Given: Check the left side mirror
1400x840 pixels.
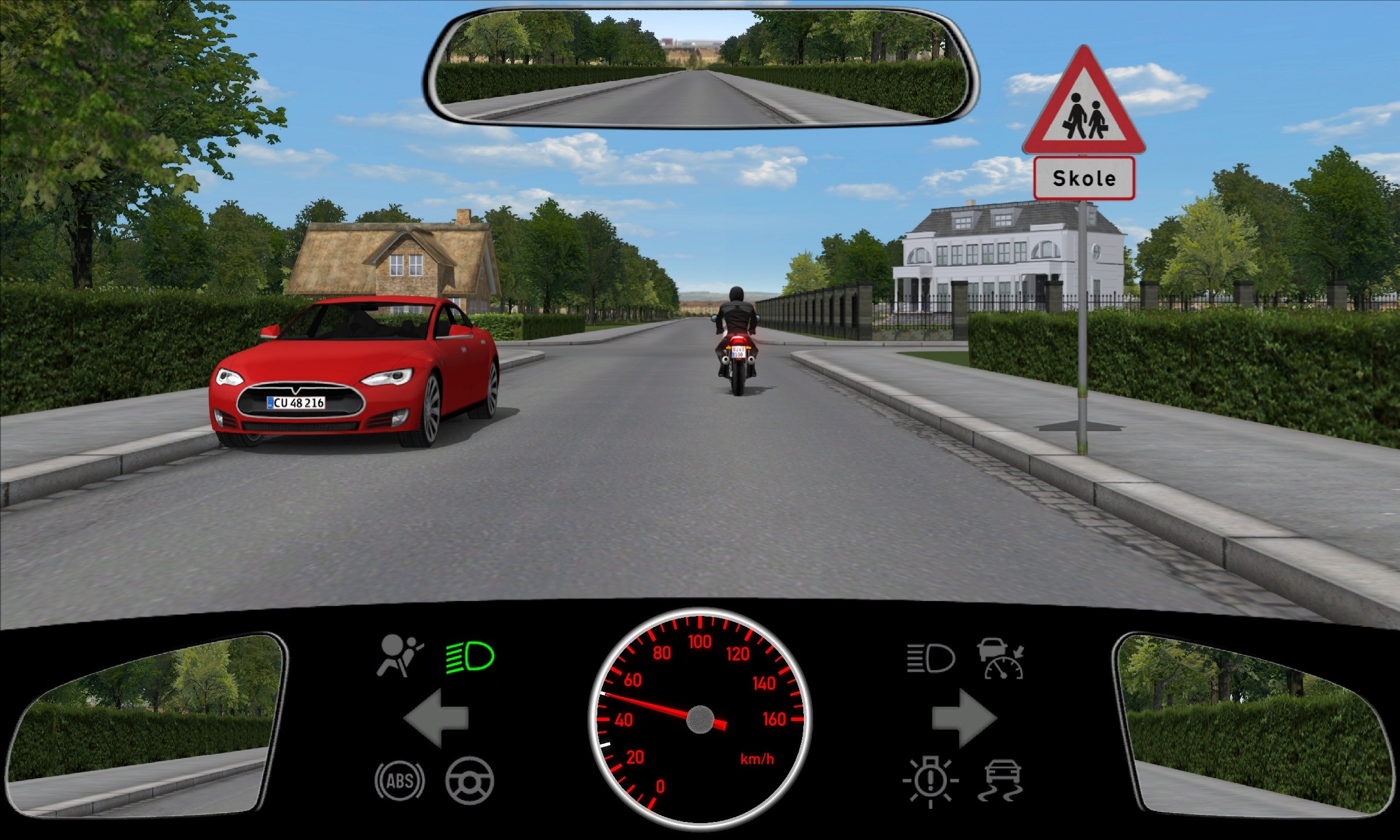Looking at the screenshot, I should 146,723.
